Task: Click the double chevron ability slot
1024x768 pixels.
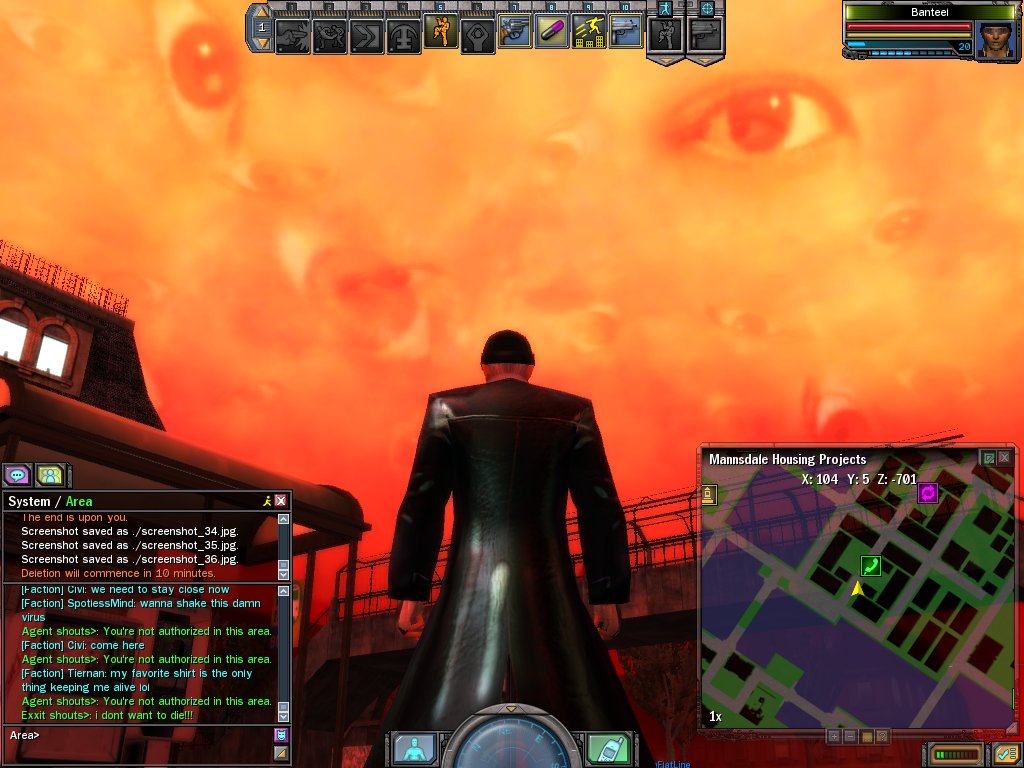Action: pos(366,37)
